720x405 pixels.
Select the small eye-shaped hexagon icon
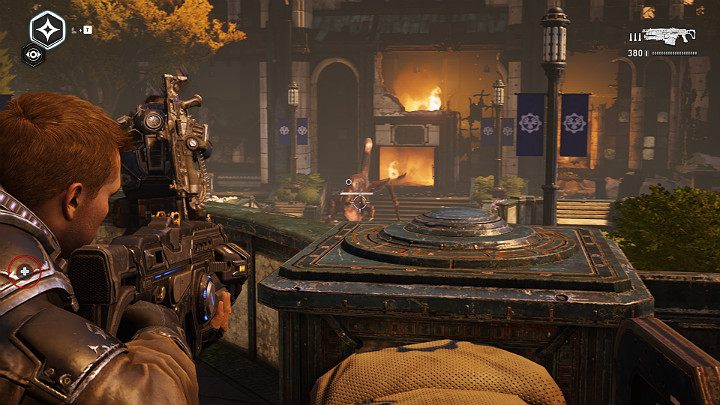pos(32,56)
